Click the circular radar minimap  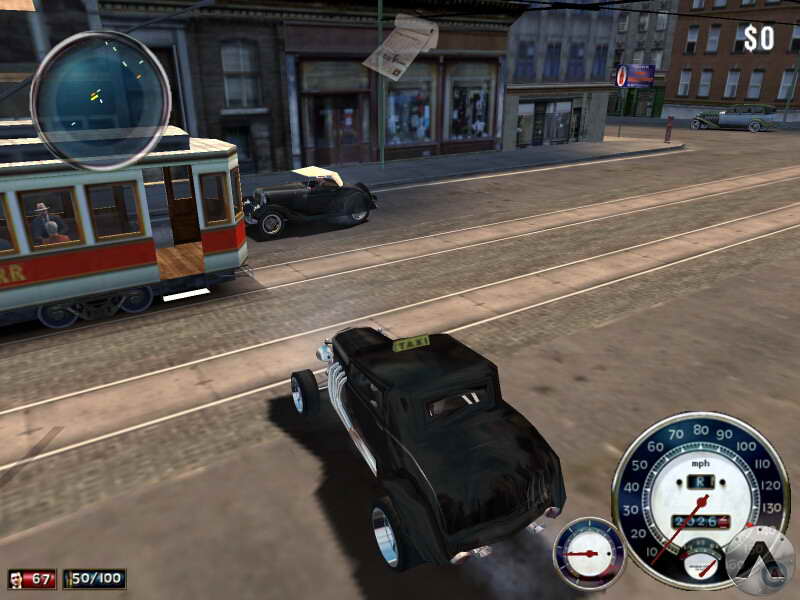click(x=100, y=100)
